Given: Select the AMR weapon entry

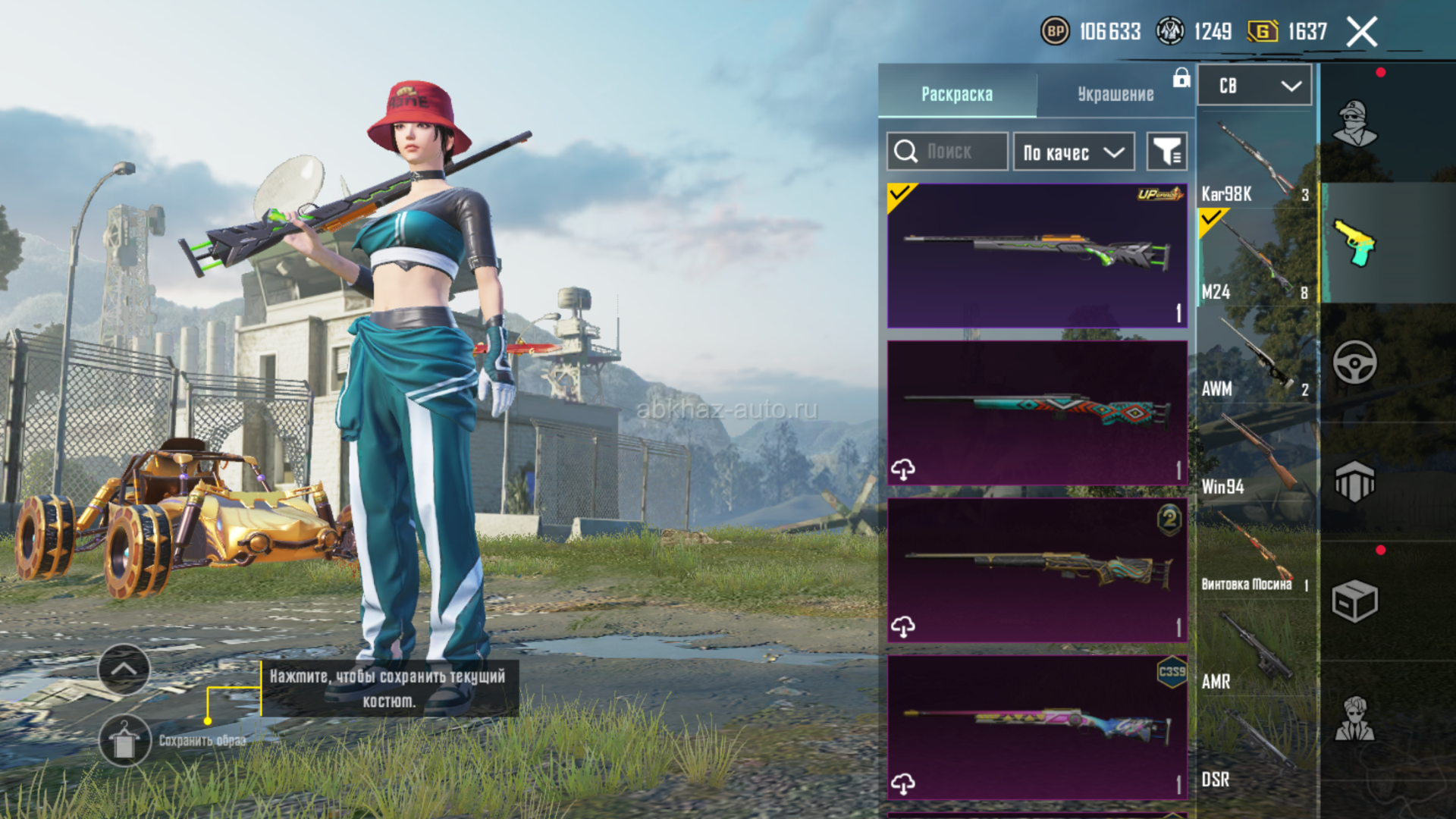Looking at the screenshot, I should pos(1255,651).
